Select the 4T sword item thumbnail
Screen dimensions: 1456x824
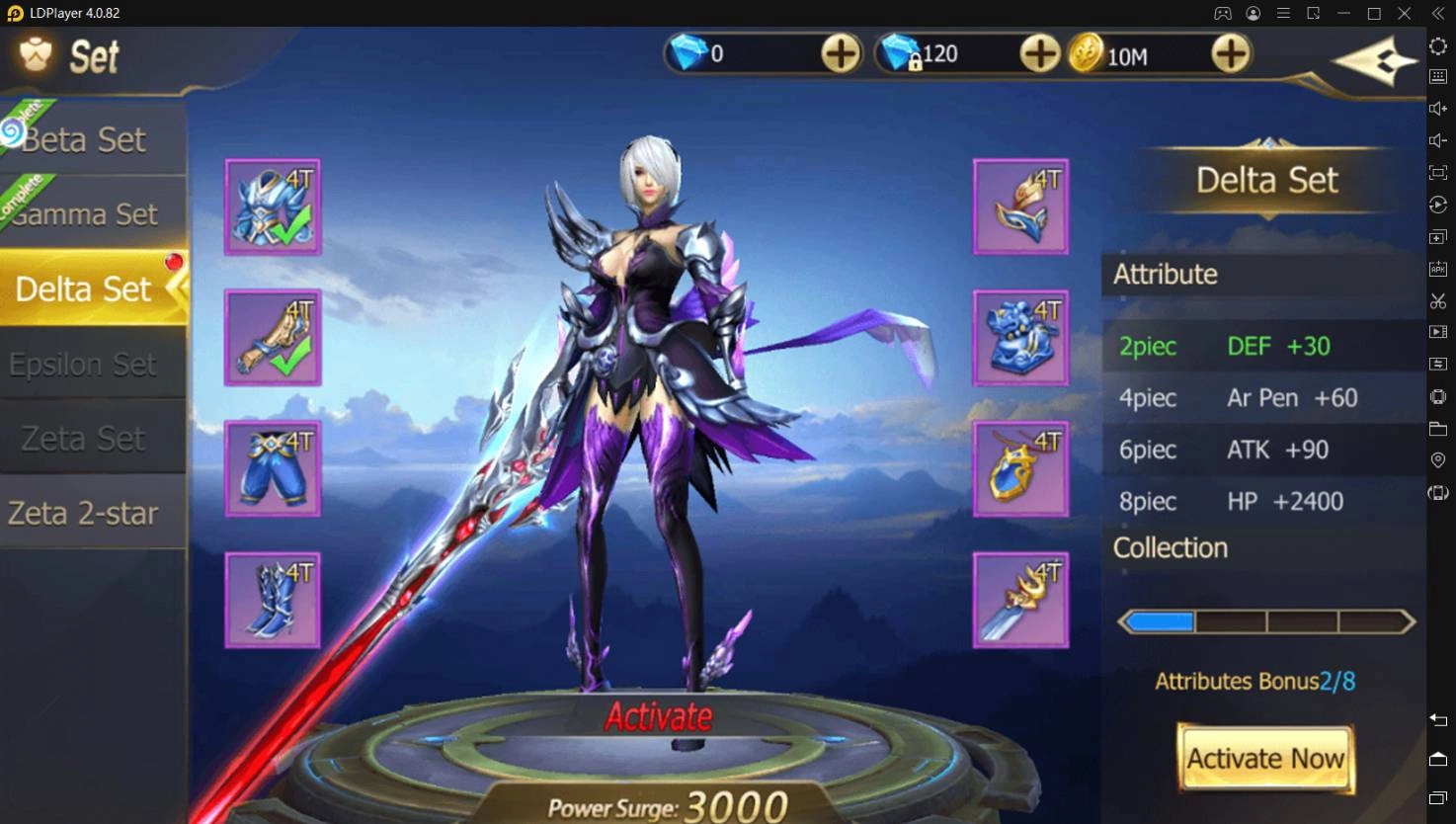[1020, 599]
